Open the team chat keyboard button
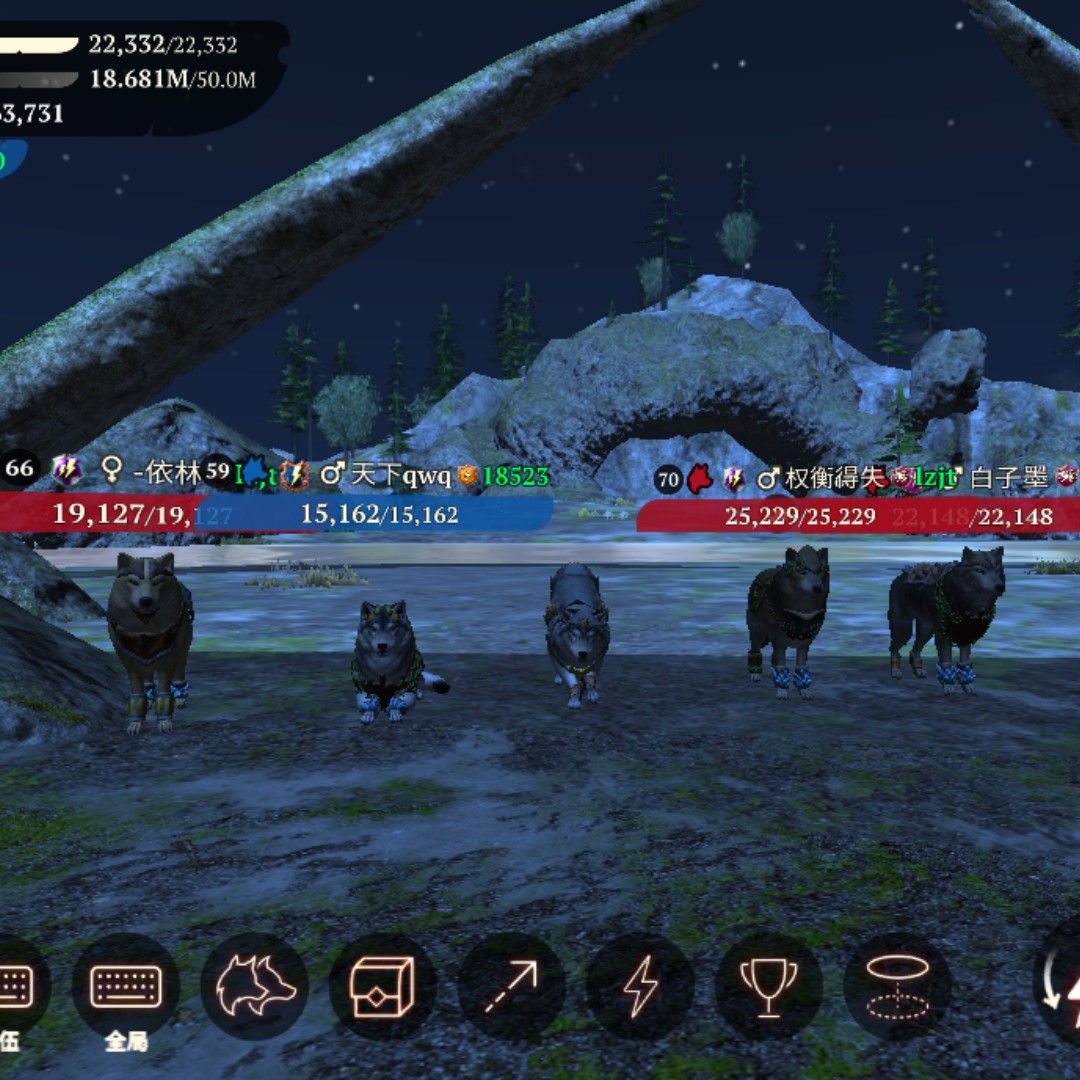This screenshot has width=1080, height=1080. pos(14,987)
